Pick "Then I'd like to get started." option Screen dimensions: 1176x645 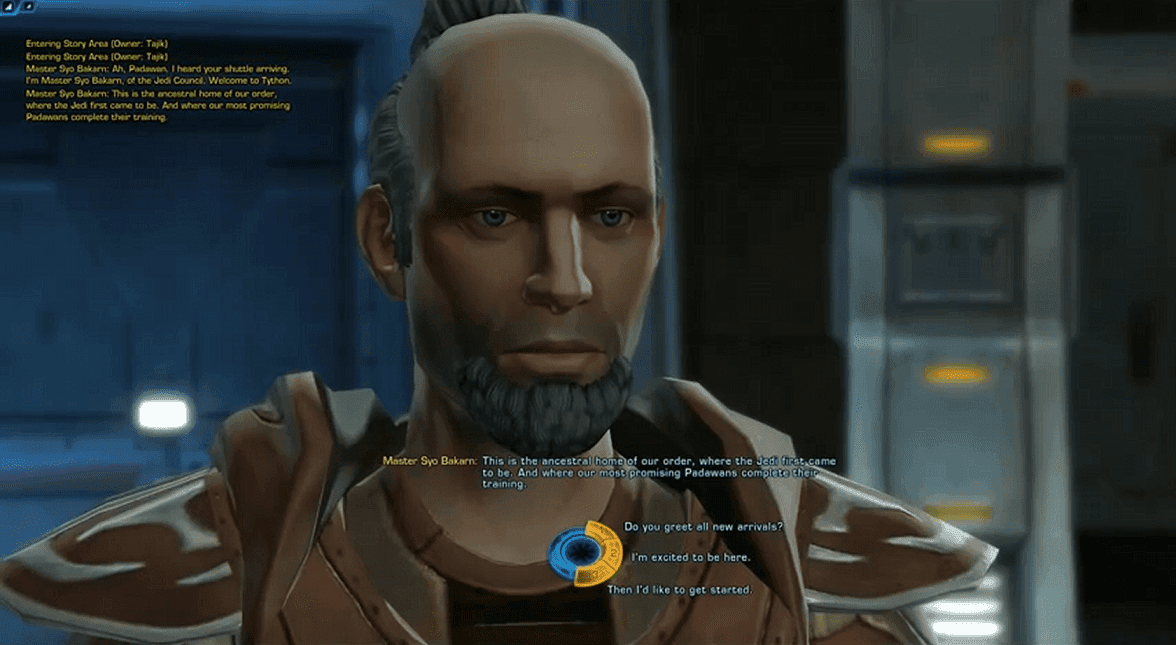(679, 590)
